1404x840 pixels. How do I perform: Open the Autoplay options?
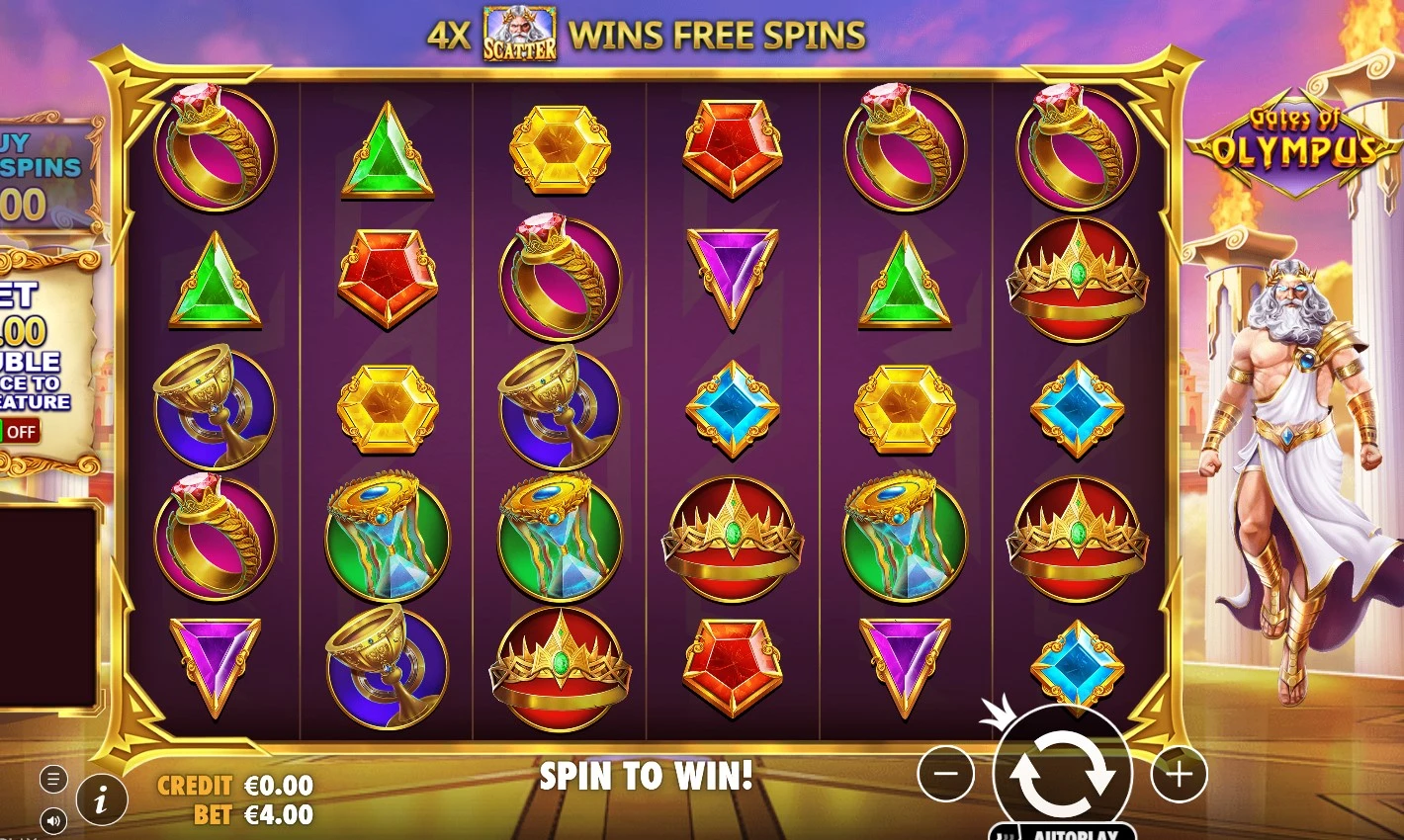coord(1063,832)
